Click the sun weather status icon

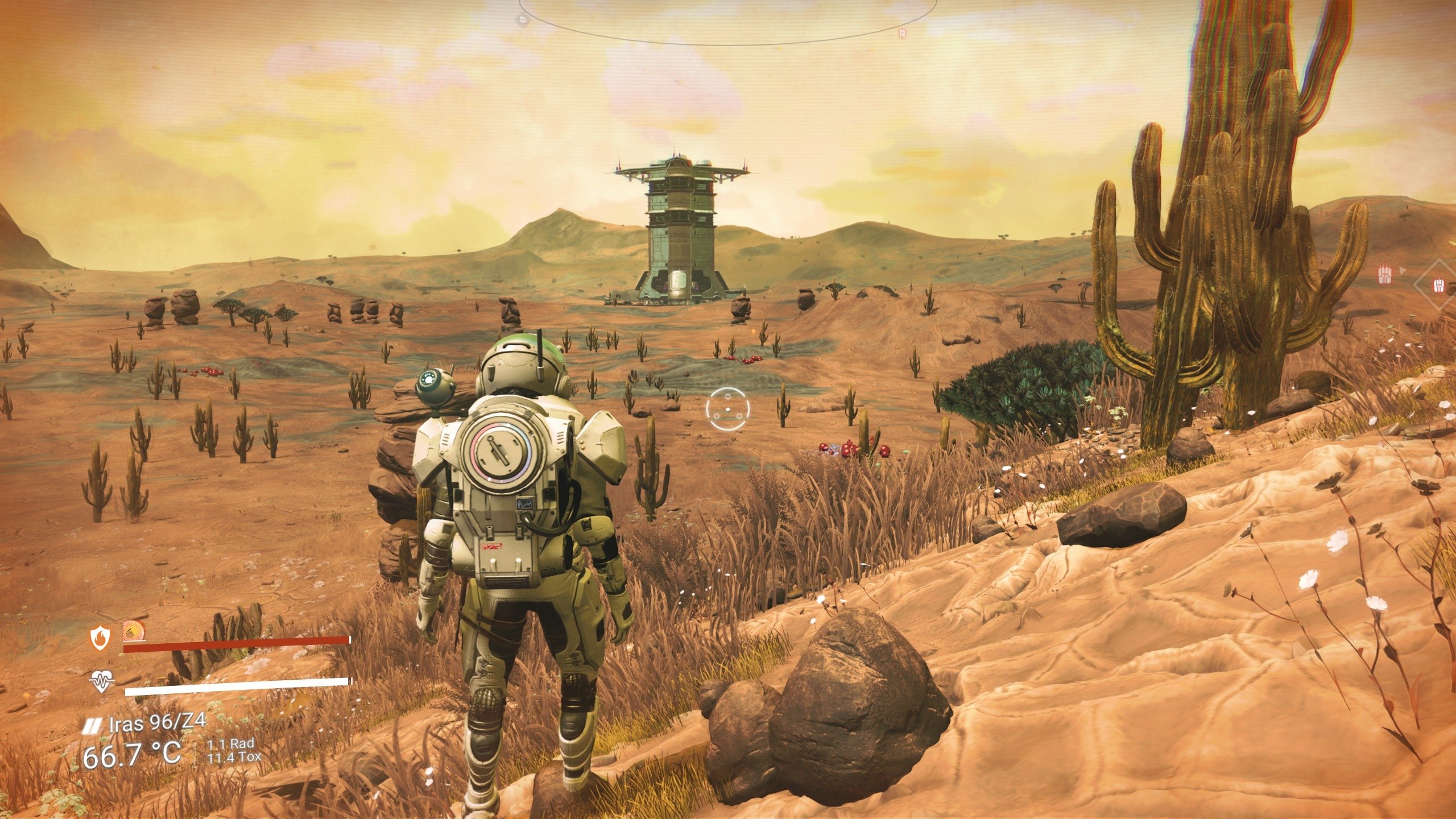(134, 630)
